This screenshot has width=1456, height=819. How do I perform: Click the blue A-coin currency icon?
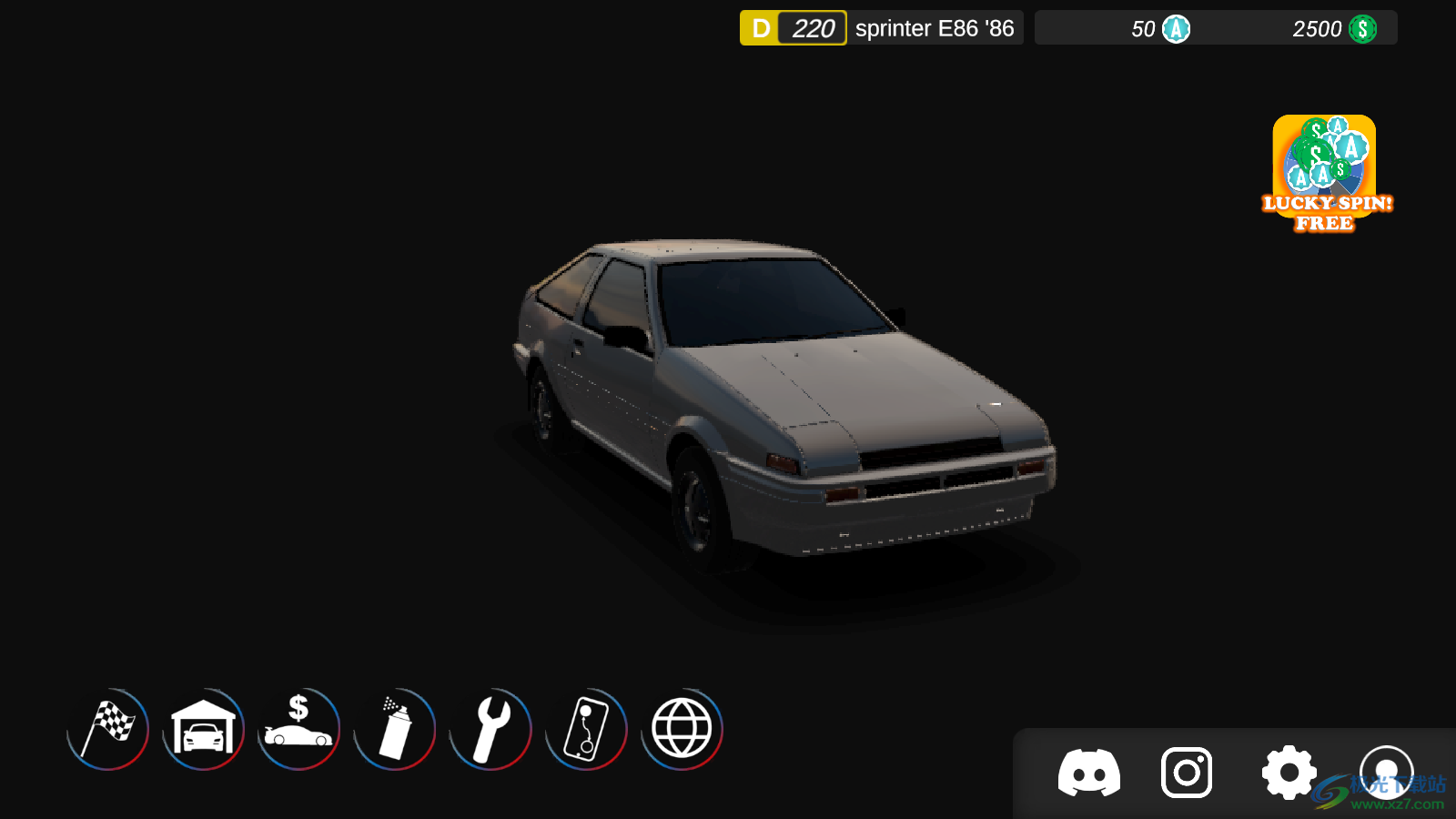pos(1176,29)
